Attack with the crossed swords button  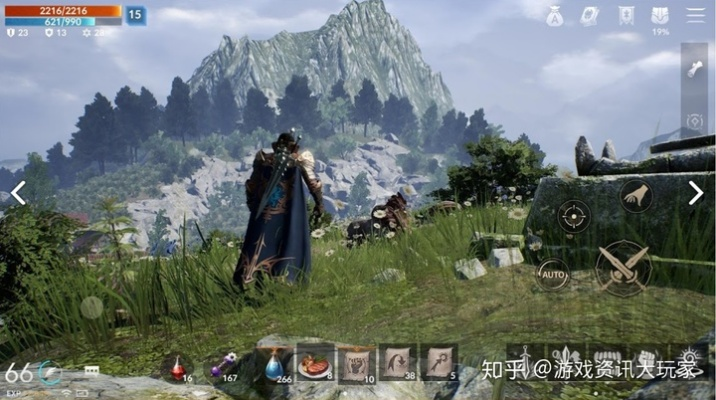(x=623, y=267)
